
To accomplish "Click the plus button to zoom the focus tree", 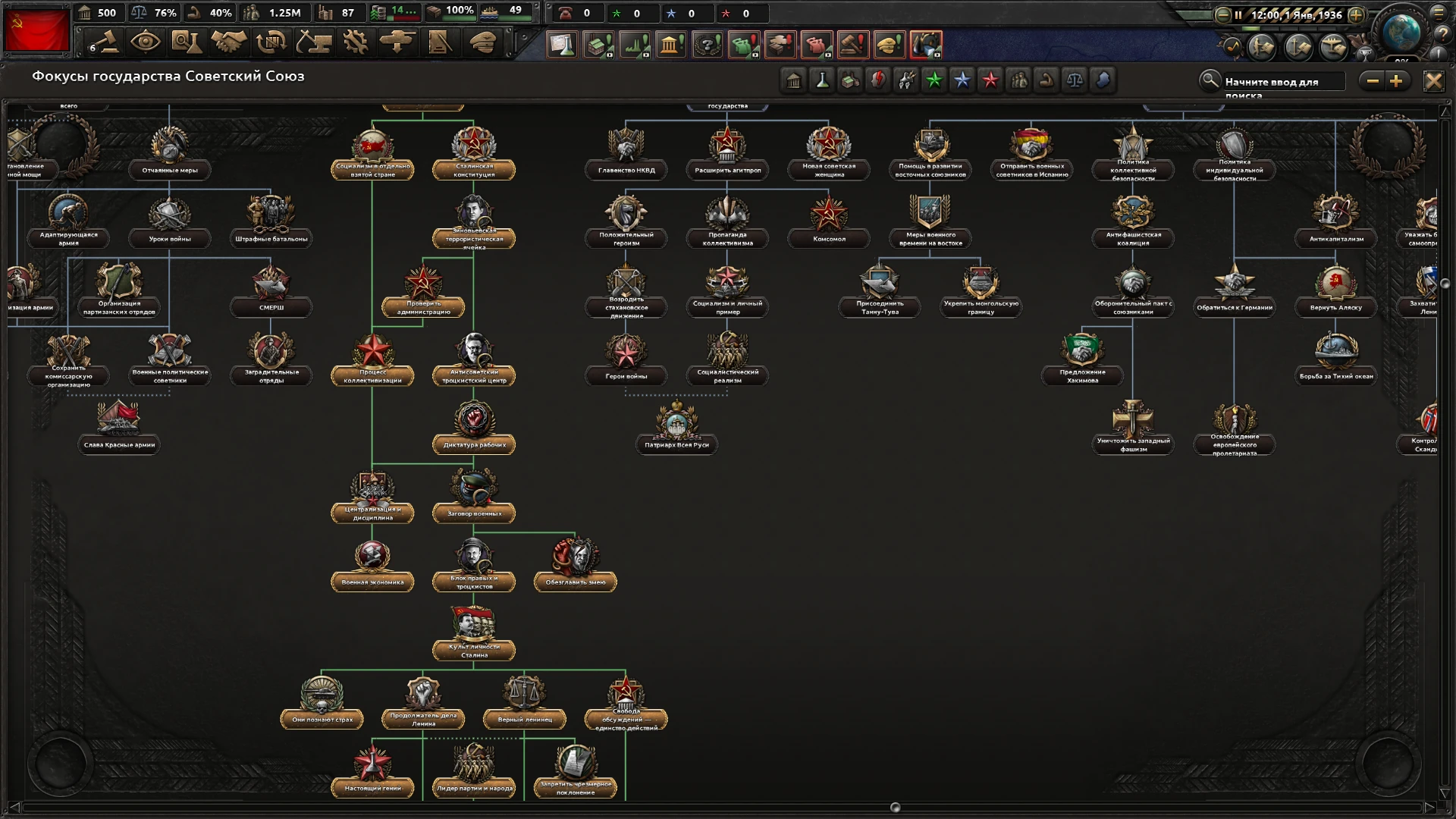I will pyautogui.click(x=1397, y=80).
